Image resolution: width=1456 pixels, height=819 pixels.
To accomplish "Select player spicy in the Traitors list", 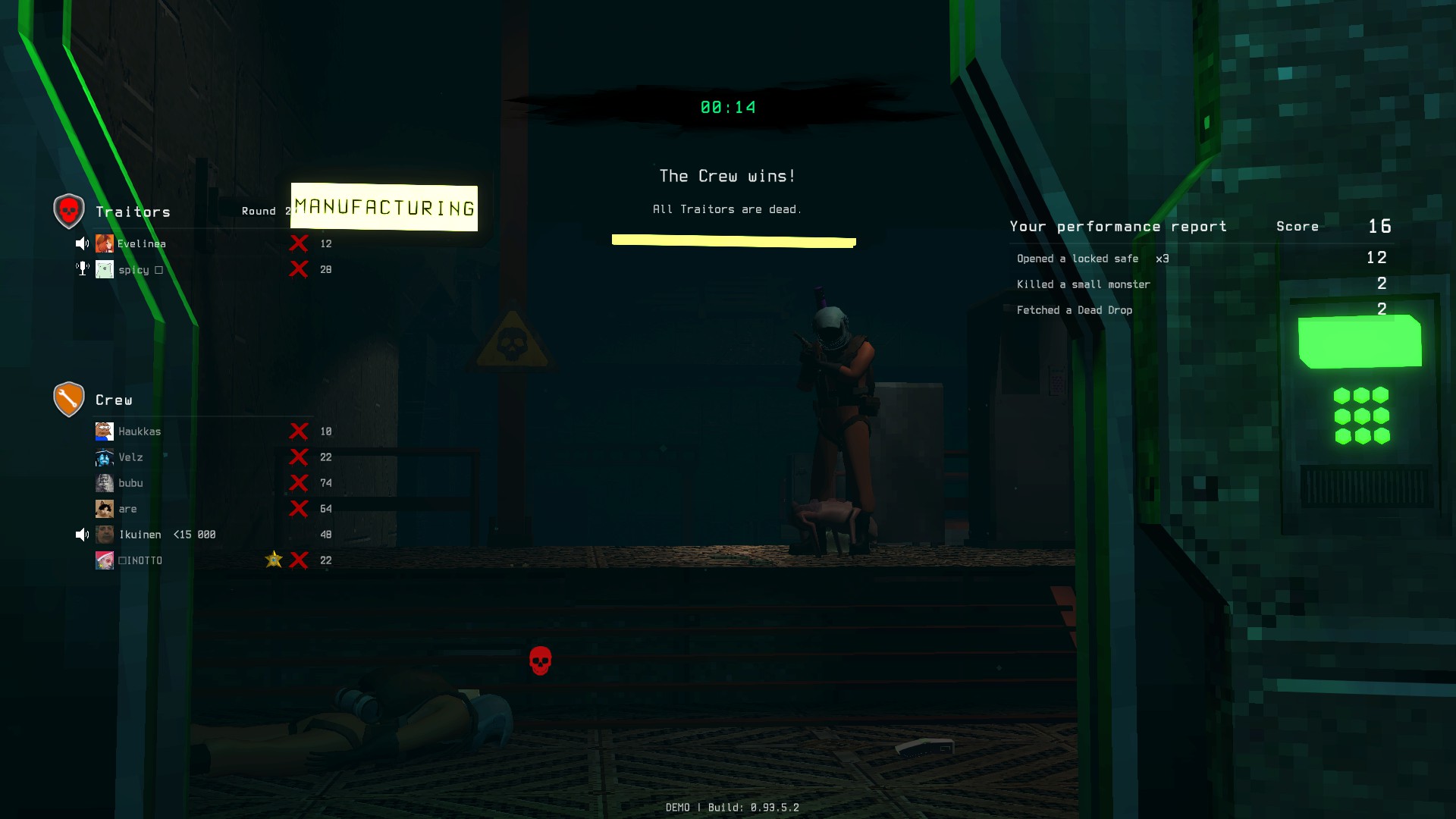I will click(x=133, y=270).
